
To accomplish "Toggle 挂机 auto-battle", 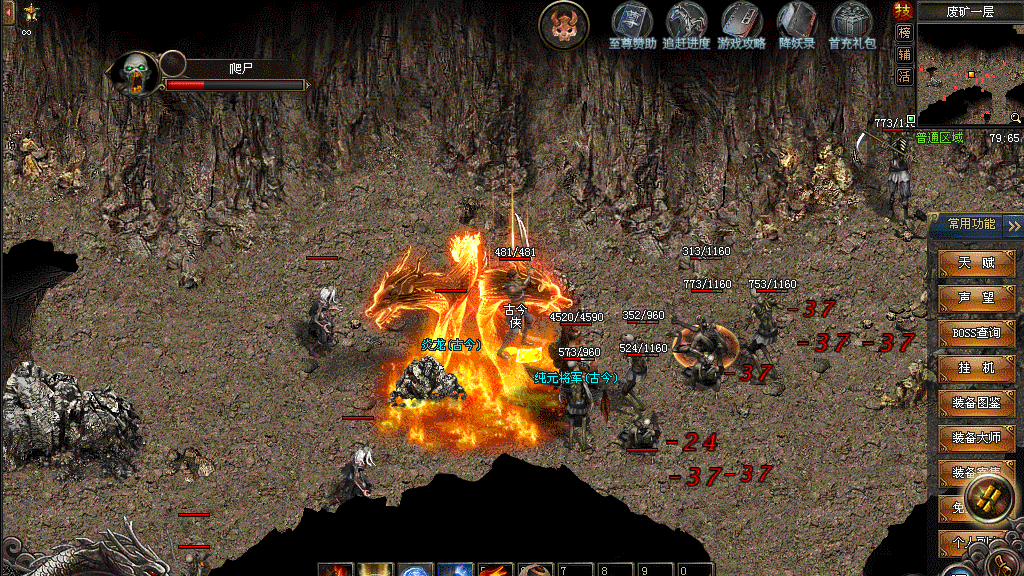I will coord(976,368).
